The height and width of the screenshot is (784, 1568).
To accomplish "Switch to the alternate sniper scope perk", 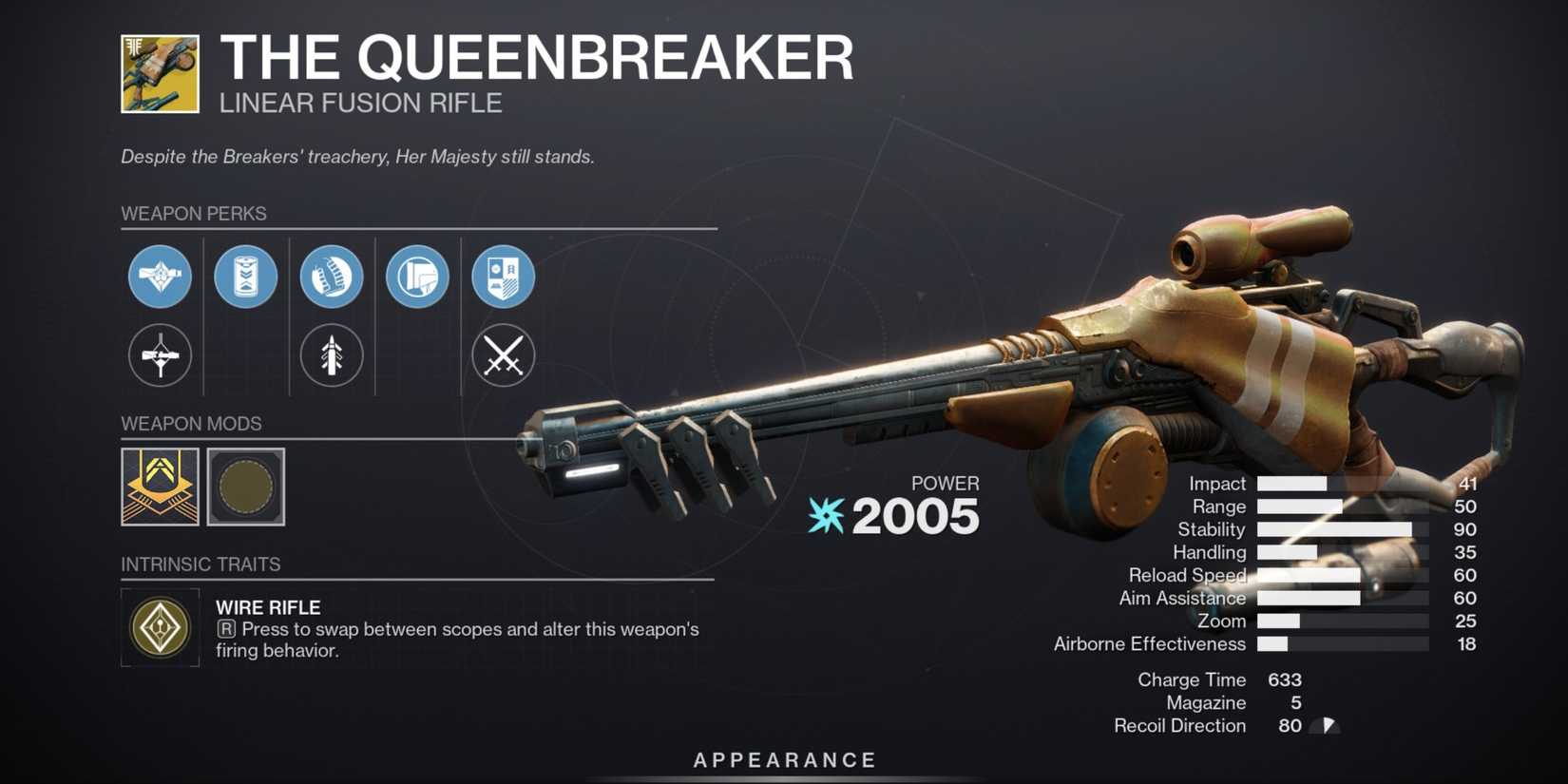I will [x=160, y=355].
